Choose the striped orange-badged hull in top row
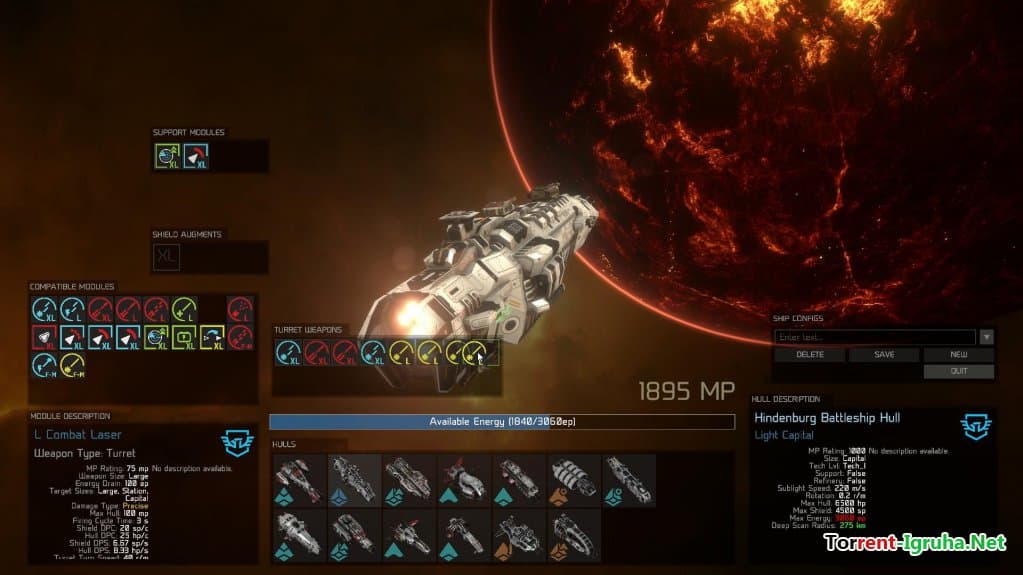Image resolution: width=1023 pixels, height=575 pixels. [574, 480]
